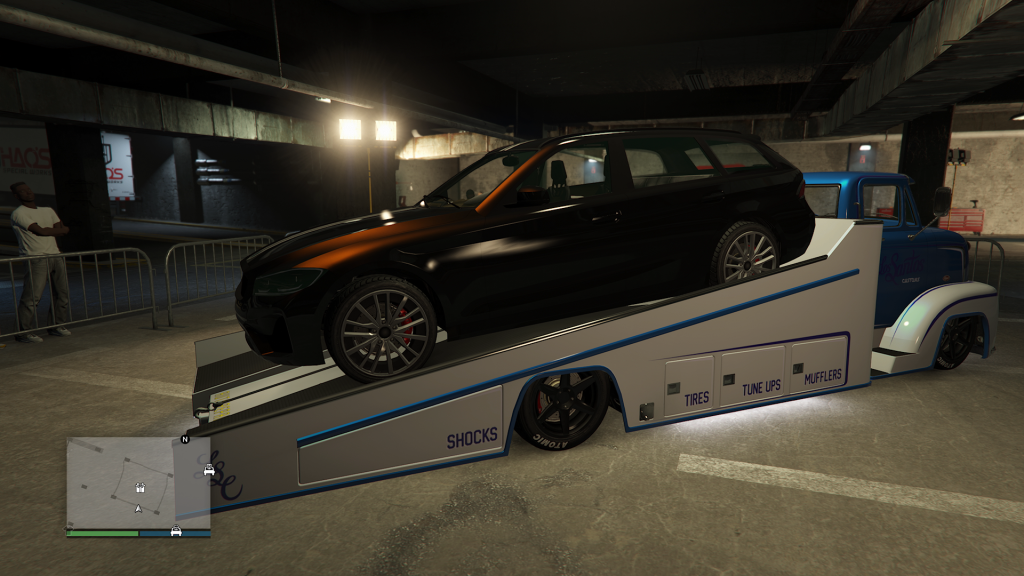Click the player arrow marker on the minimap
This screenshot has height=576, width=1024.
pyautogui.click(x=138, y=509)
